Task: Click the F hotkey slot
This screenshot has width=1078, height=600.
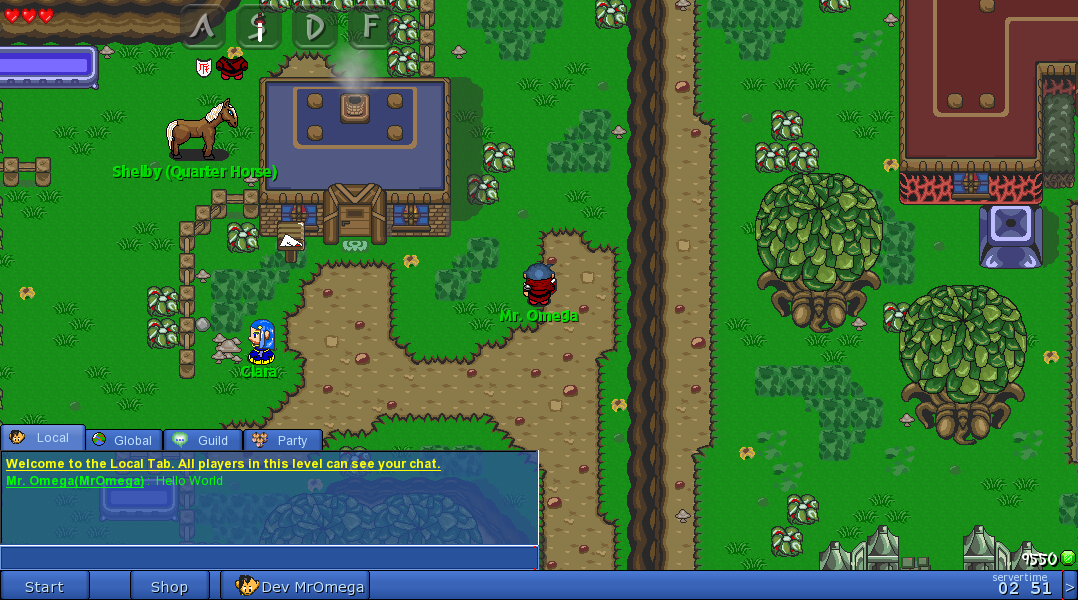Action: 369,26
